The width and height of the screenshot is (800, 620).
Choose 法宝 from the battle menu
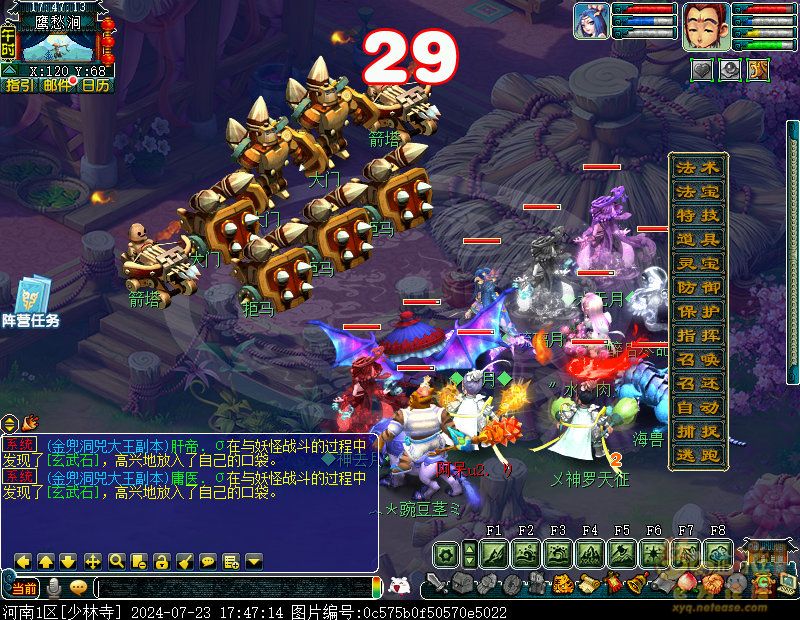698,191
